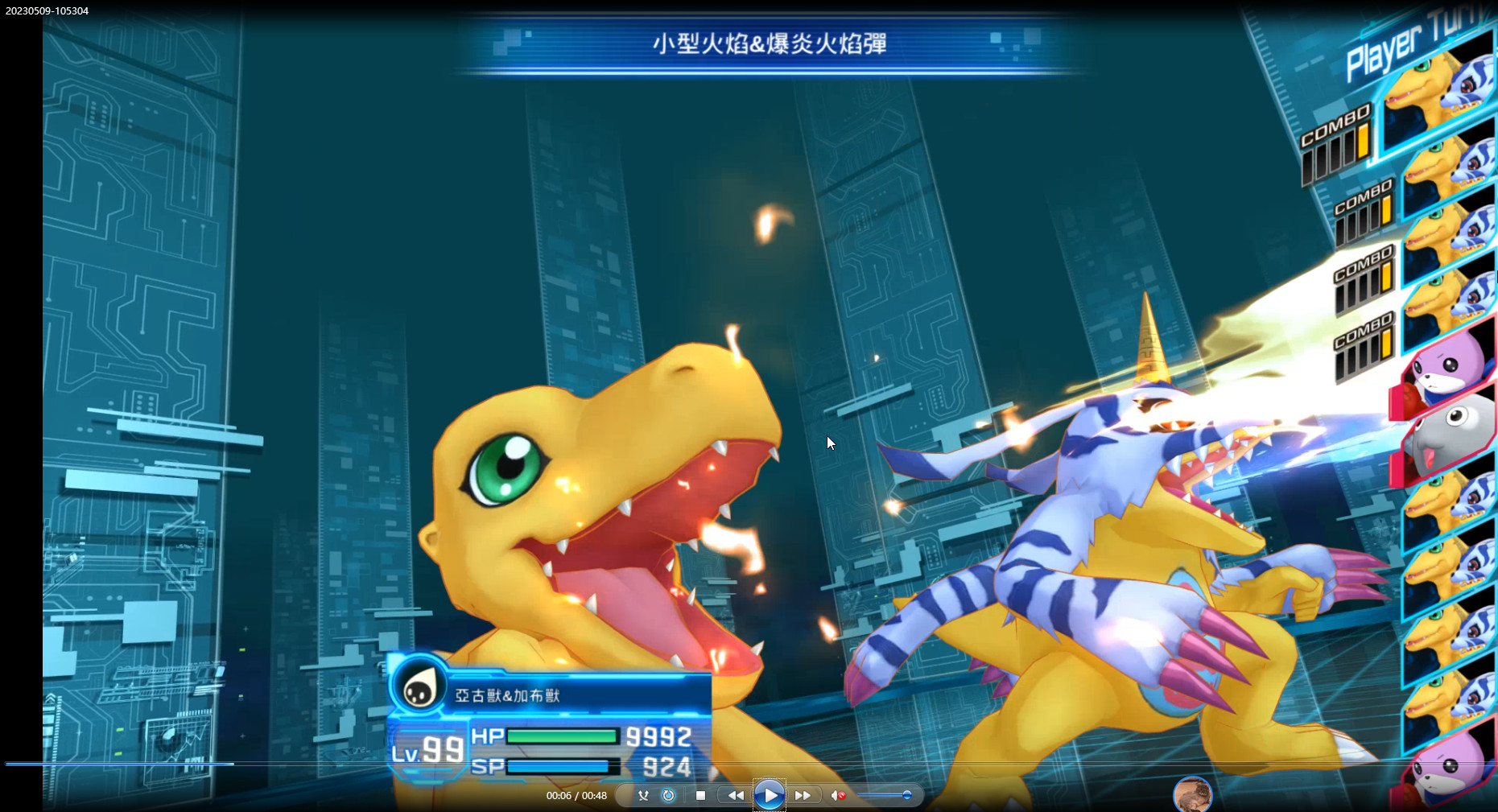Click the Play button in the playback bar

click(770, 795)
